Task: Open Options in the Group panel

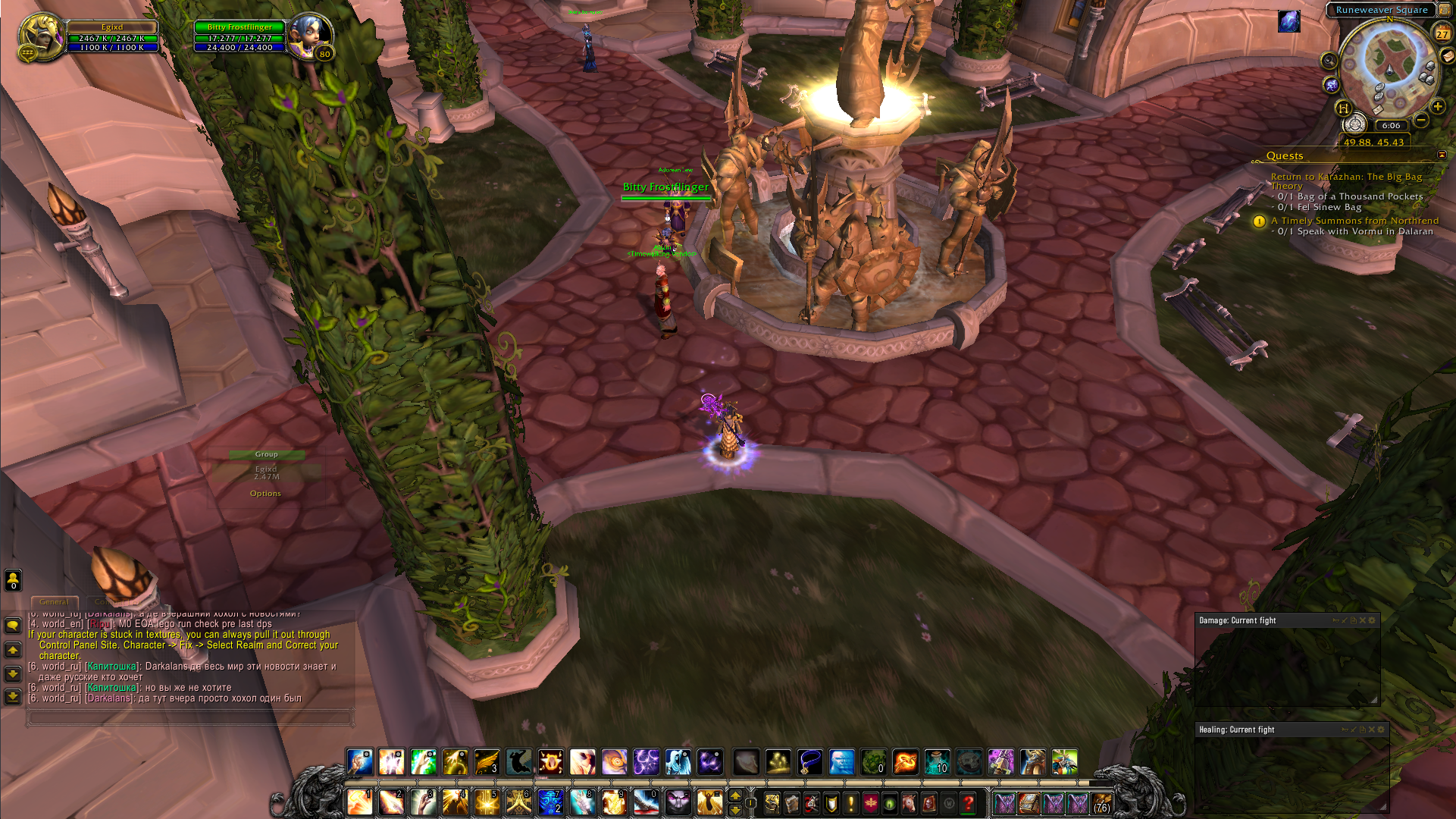Action: pos(265,494)
